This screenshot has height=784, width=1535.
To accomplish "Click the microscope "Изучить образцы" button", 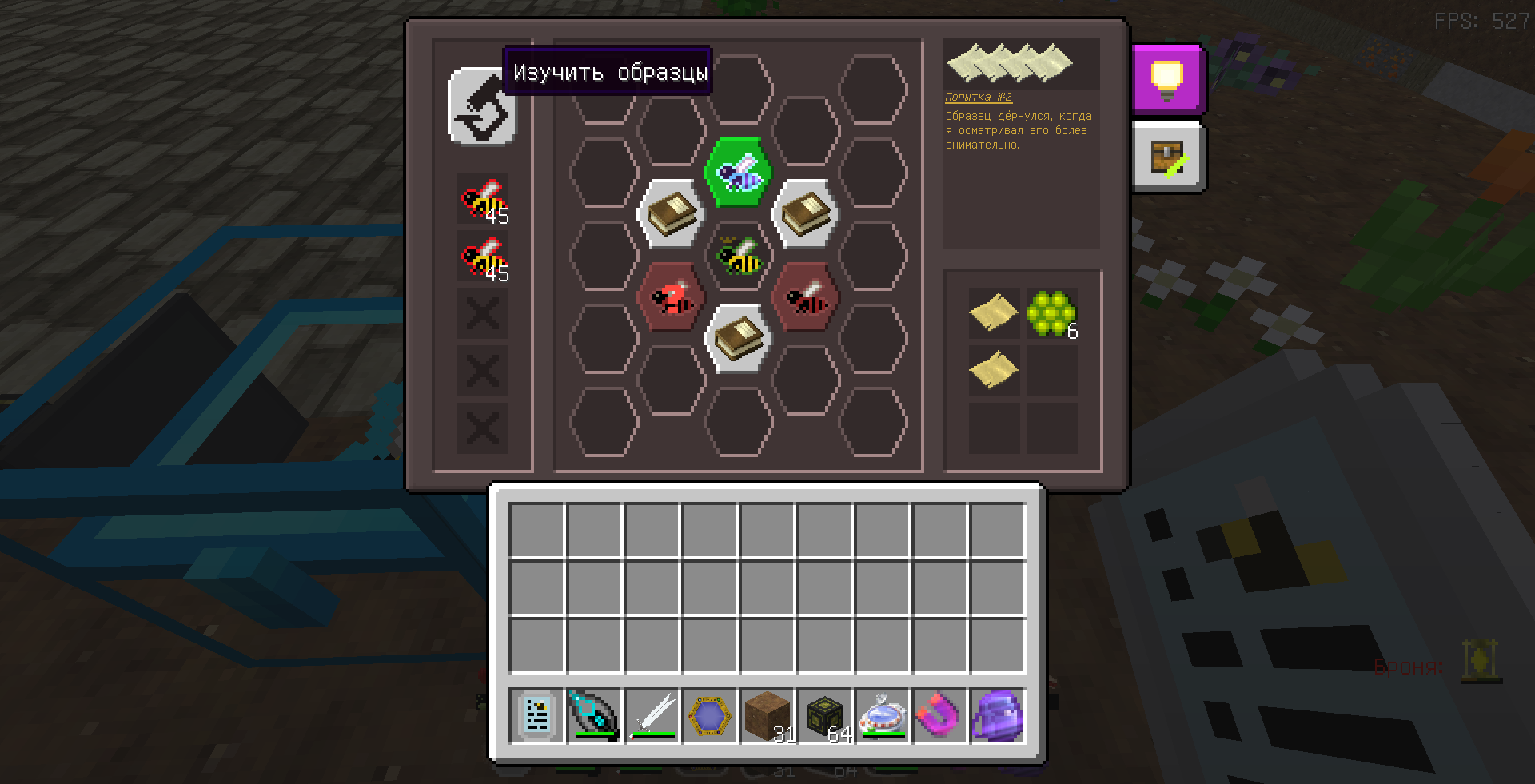I will 482,106.
